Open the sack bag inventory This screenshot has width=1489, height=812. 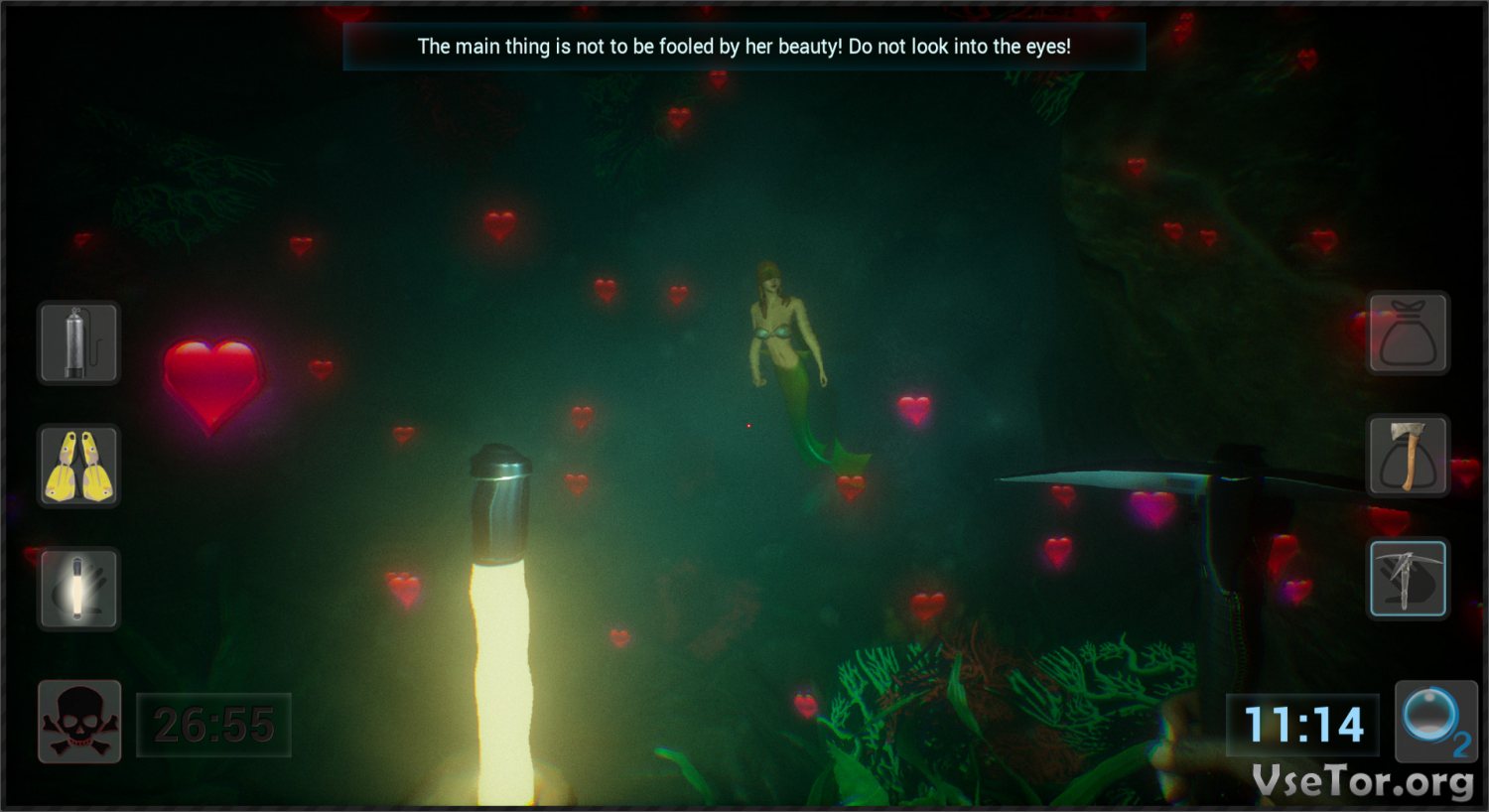(x=1409, y=333)
